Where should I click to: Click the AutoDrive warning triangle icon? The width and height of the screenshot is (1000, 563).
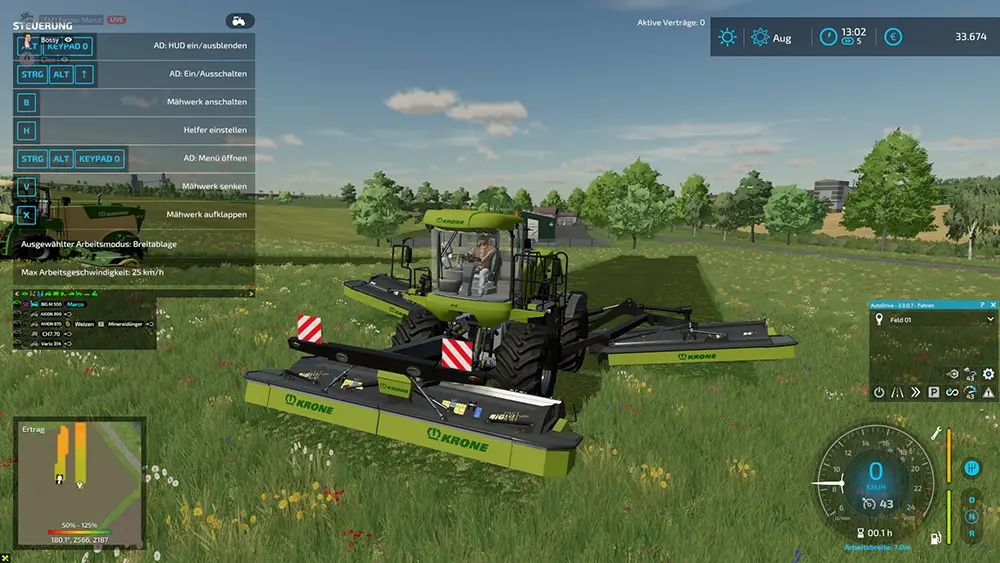pyautogui.click(x=988, y=392)
